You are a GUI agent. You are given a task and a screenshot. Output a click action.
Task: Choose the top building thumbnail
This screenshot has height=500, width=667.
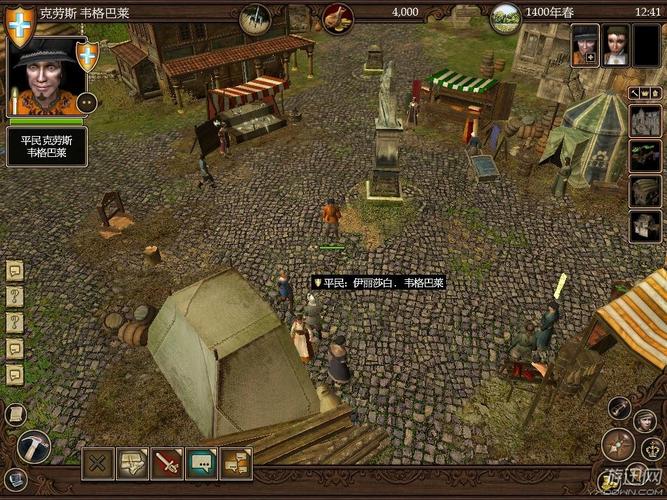click(644, 121)
